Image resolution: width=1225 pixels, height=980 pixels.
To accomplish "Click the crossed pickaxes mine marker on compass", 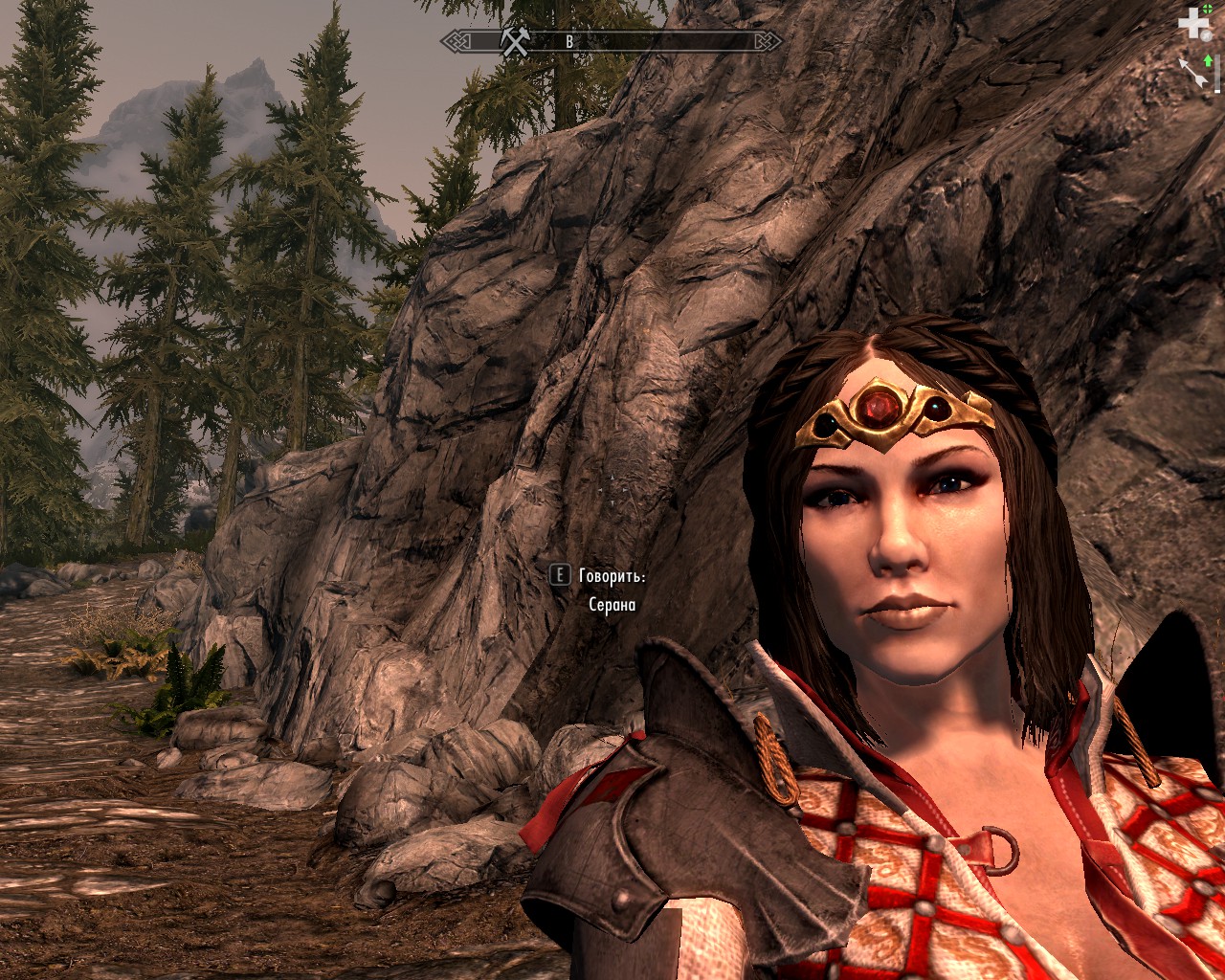I will [514, 41].
